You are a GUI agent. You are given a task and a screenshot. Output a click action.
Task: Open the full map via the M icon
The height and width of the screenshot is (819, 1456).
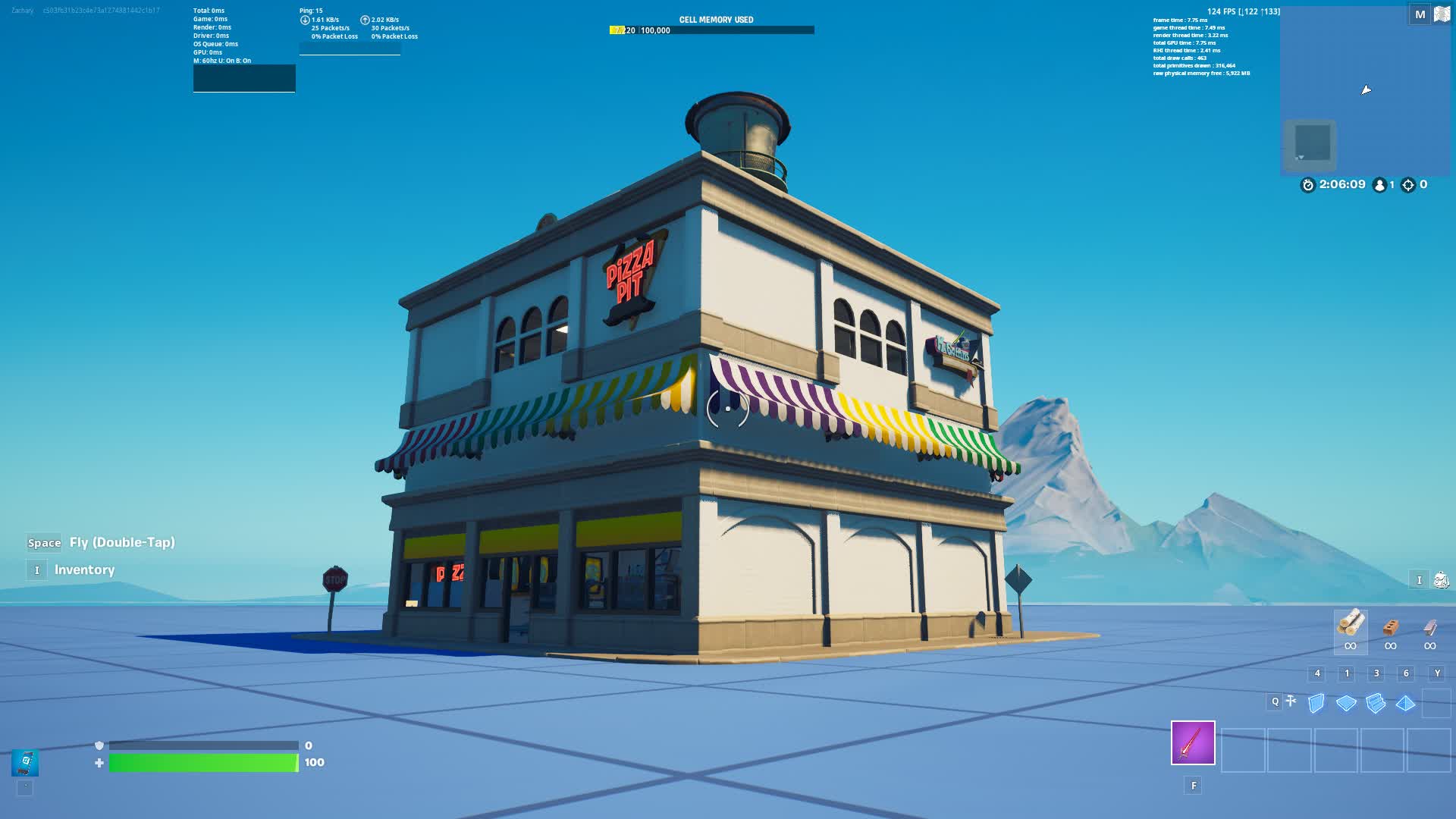click(x=1420, y=14)
